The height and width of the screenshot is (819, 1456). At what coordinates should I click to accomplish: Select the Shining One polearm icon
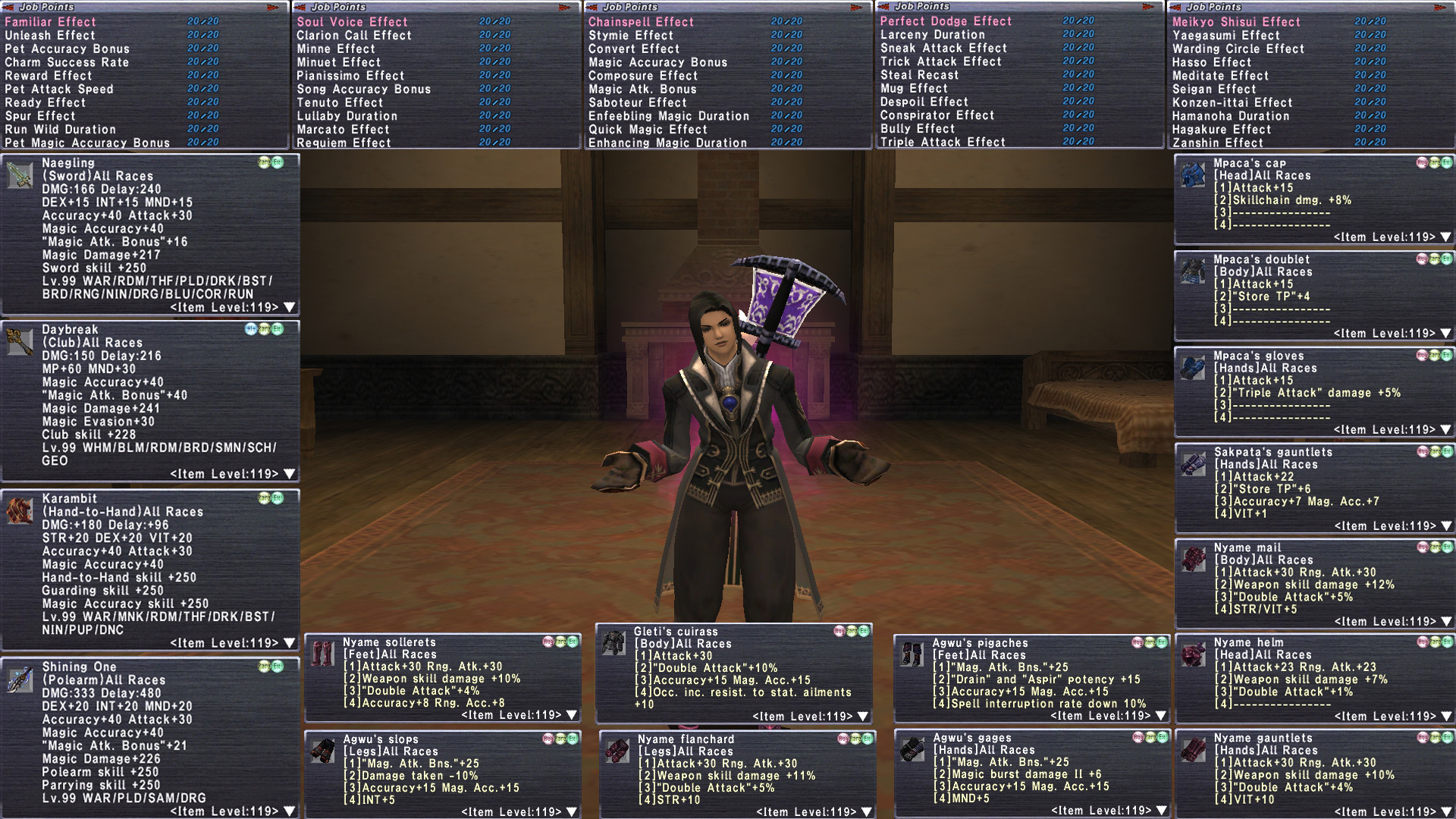[x=20, y=679]
